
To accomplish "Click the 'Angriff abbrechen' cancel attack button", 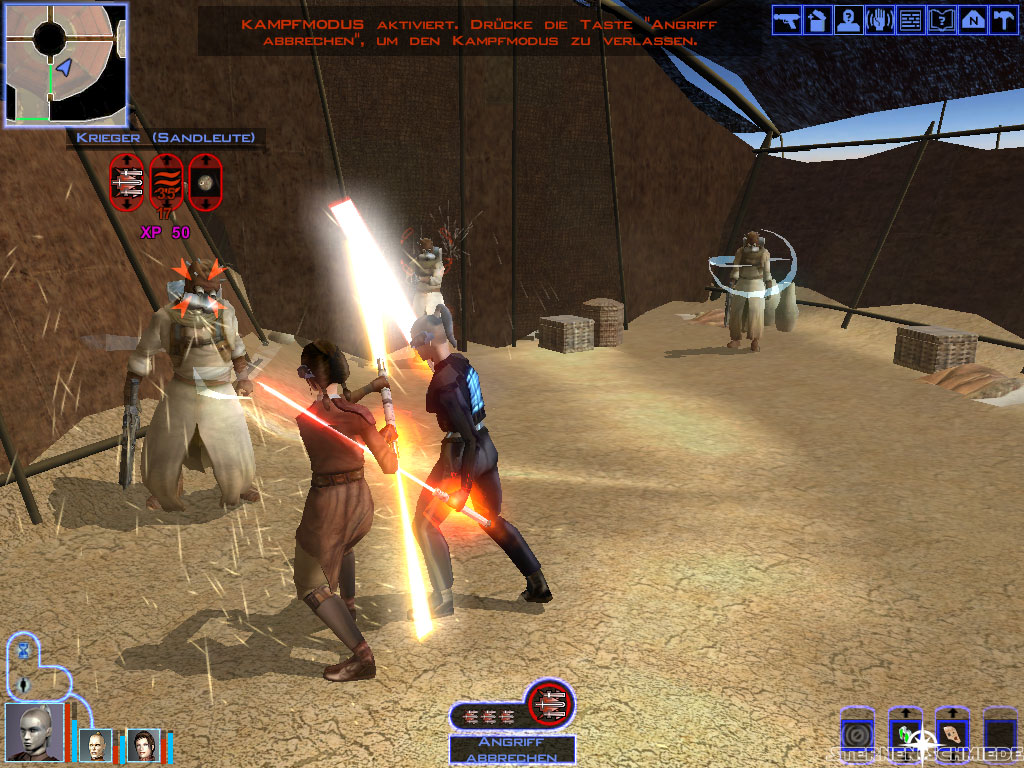I will 512,750.
